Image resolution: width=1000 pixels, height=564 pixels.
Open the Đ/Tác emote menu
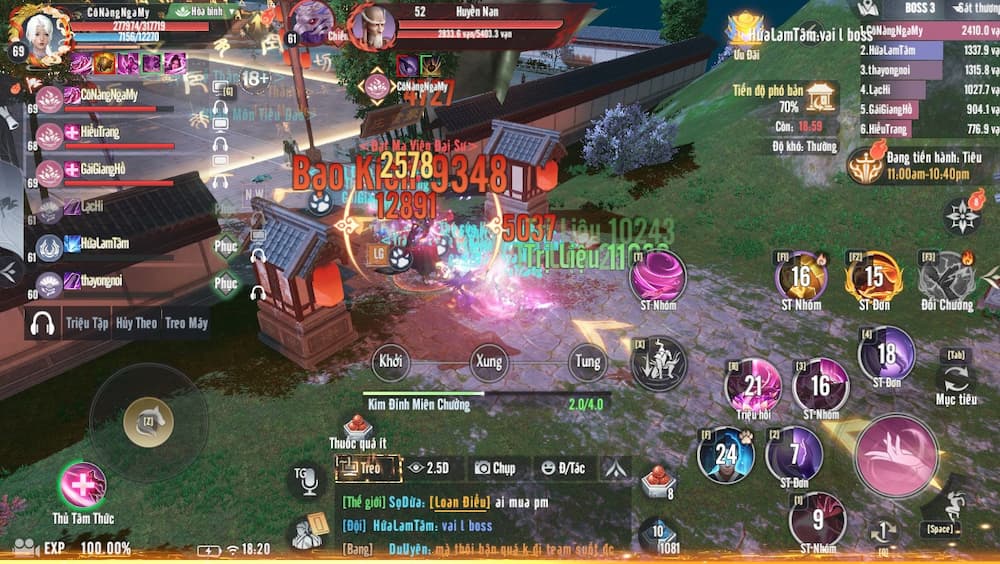click(562, 467)
